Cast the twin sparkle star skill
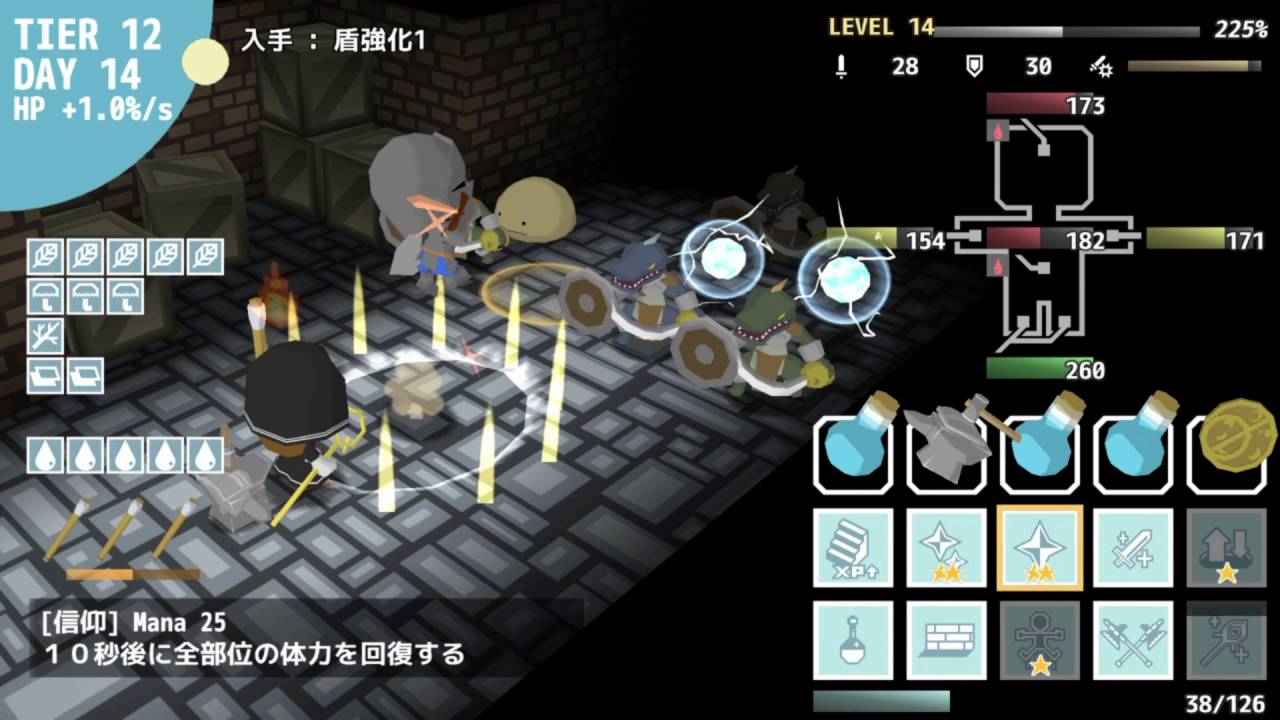 pyautogui.click(x=946, y=548)
